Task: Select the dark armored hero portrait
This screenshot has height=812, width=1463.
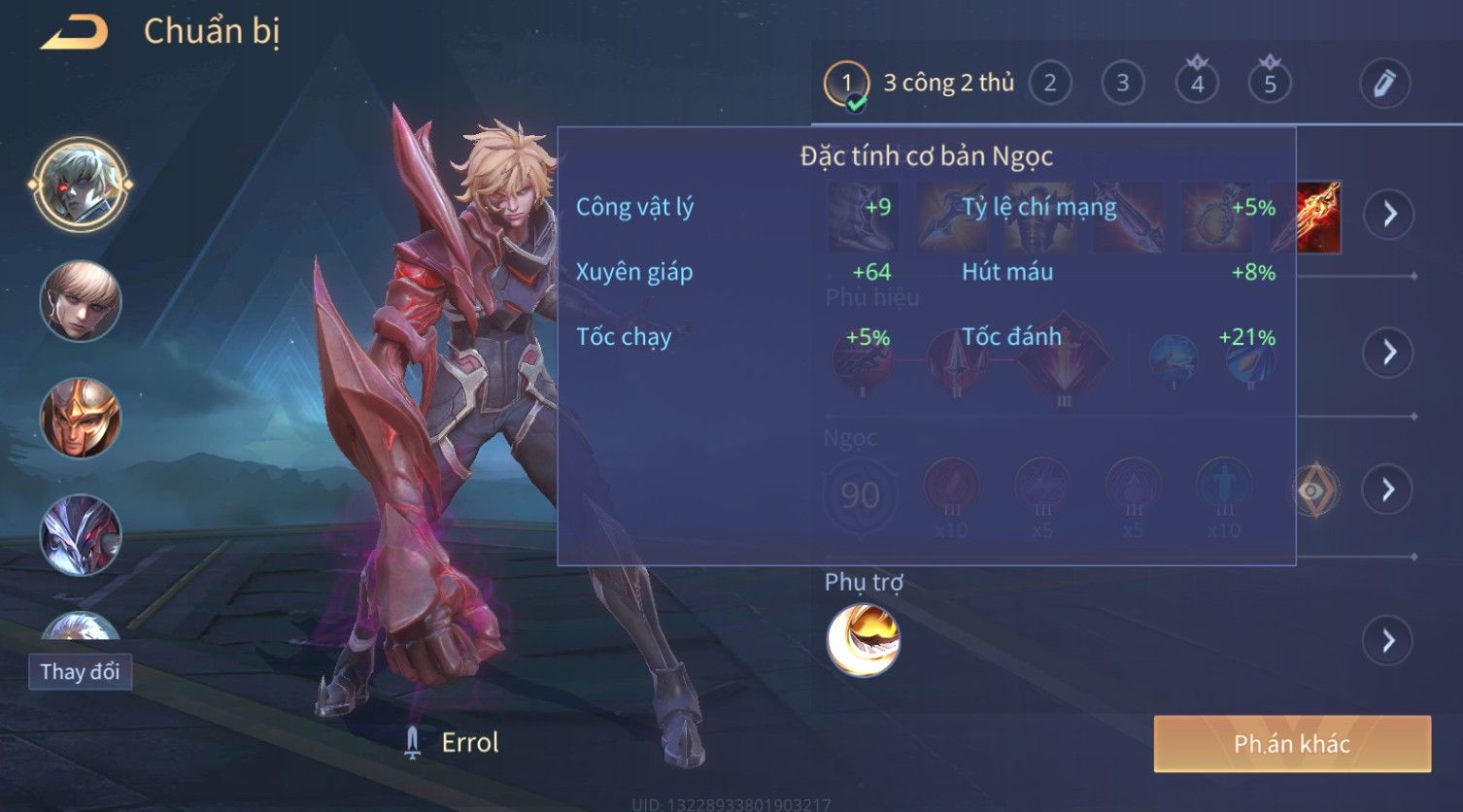Action: click(x=80, y=535)
